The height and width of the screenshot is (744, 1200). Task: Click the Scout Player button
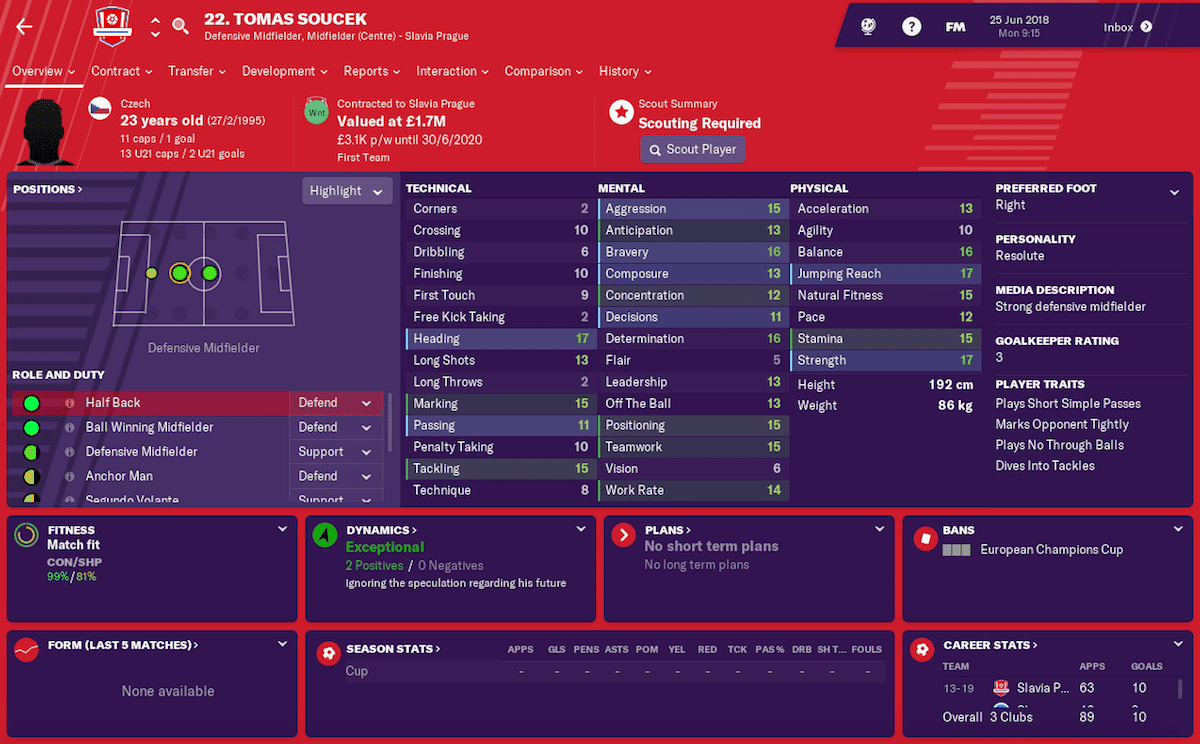click(692, 150)
